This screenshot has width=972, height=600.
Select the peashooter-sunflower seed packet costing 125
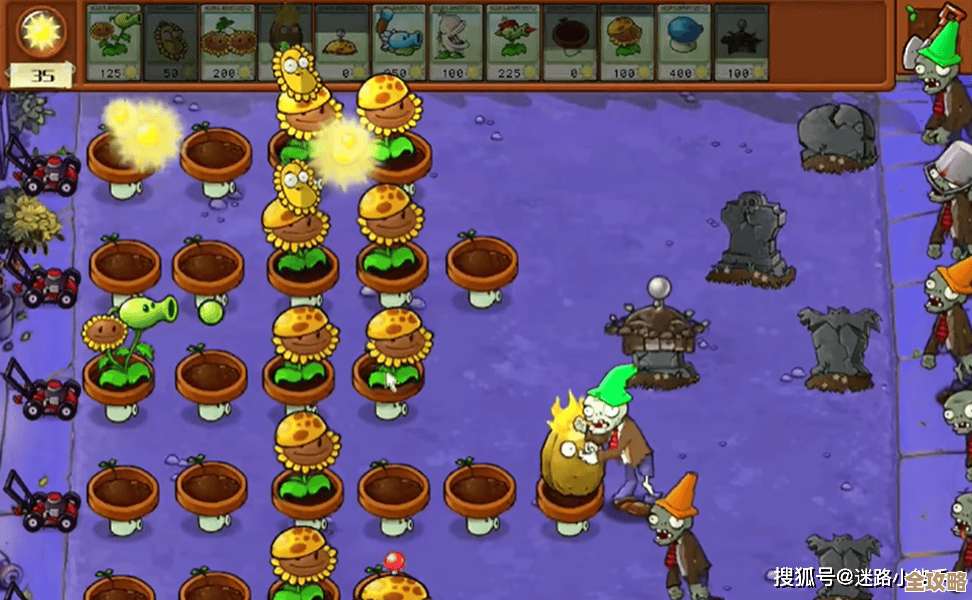tap(113, 42)
